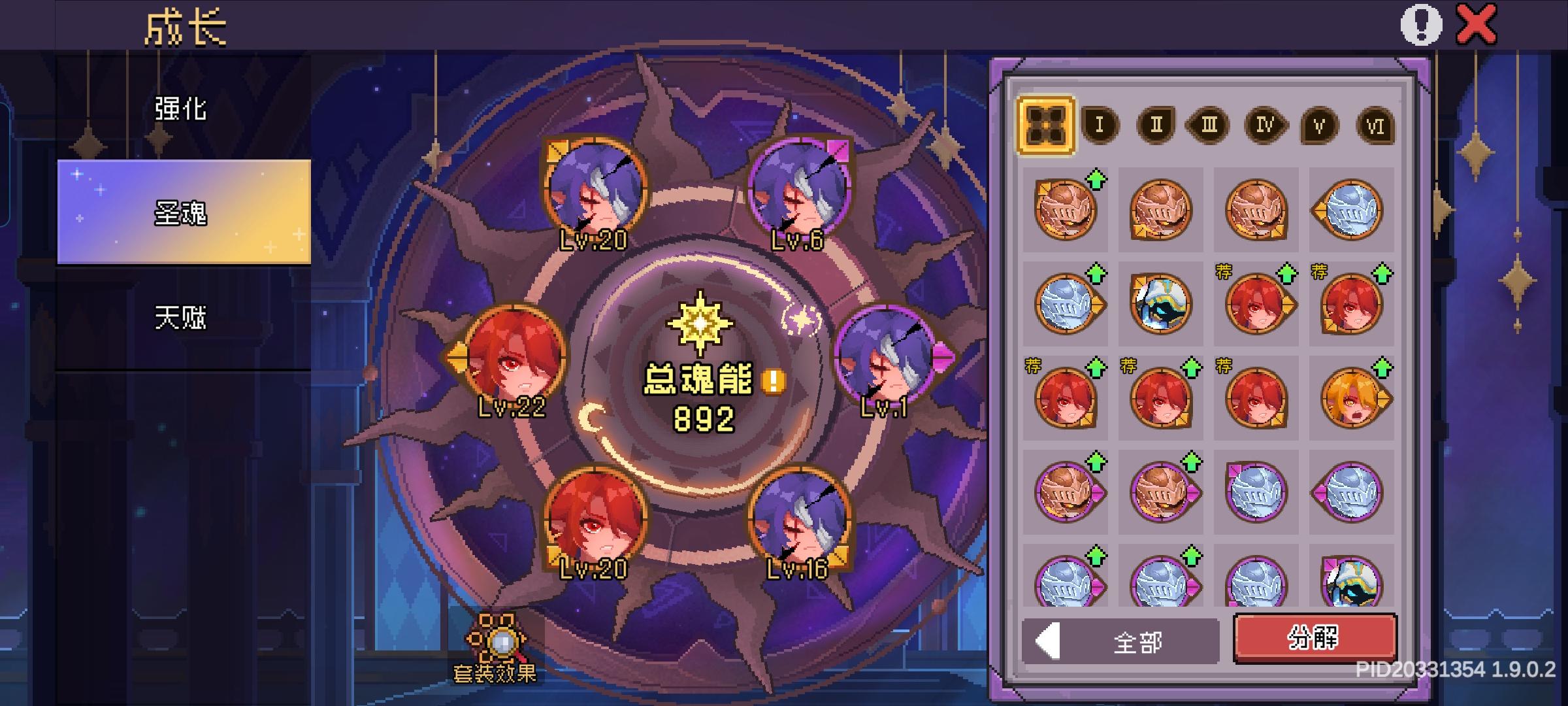The width and height of the screenshot is (1568, 706).
Task: Toggle the tier I soul filter
Action: point(1099,126)
